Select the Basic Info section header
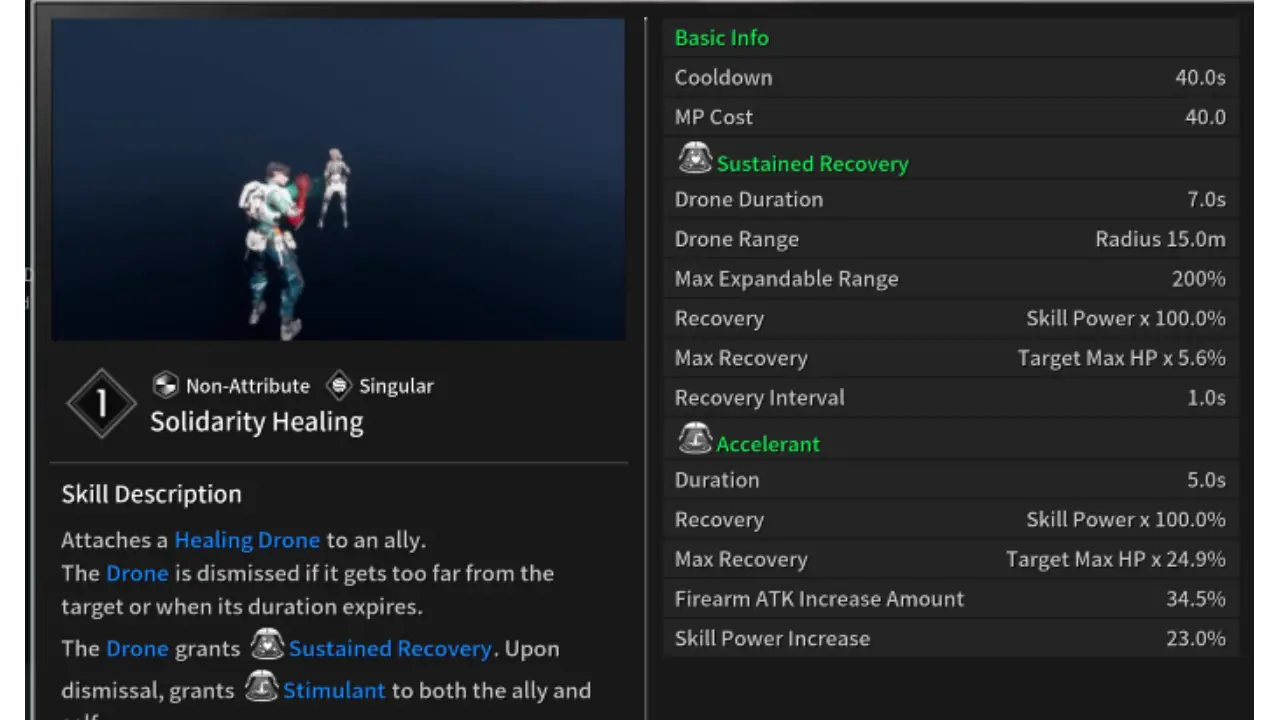 point(722,38)
